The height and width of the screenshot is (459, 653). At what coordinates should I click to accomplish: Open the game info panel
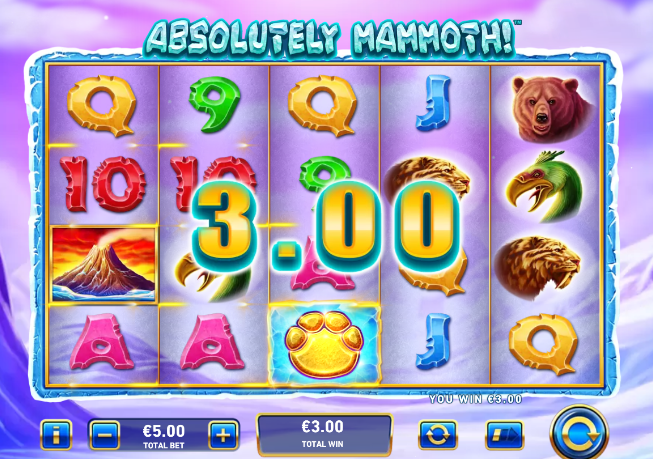point(55,435)
